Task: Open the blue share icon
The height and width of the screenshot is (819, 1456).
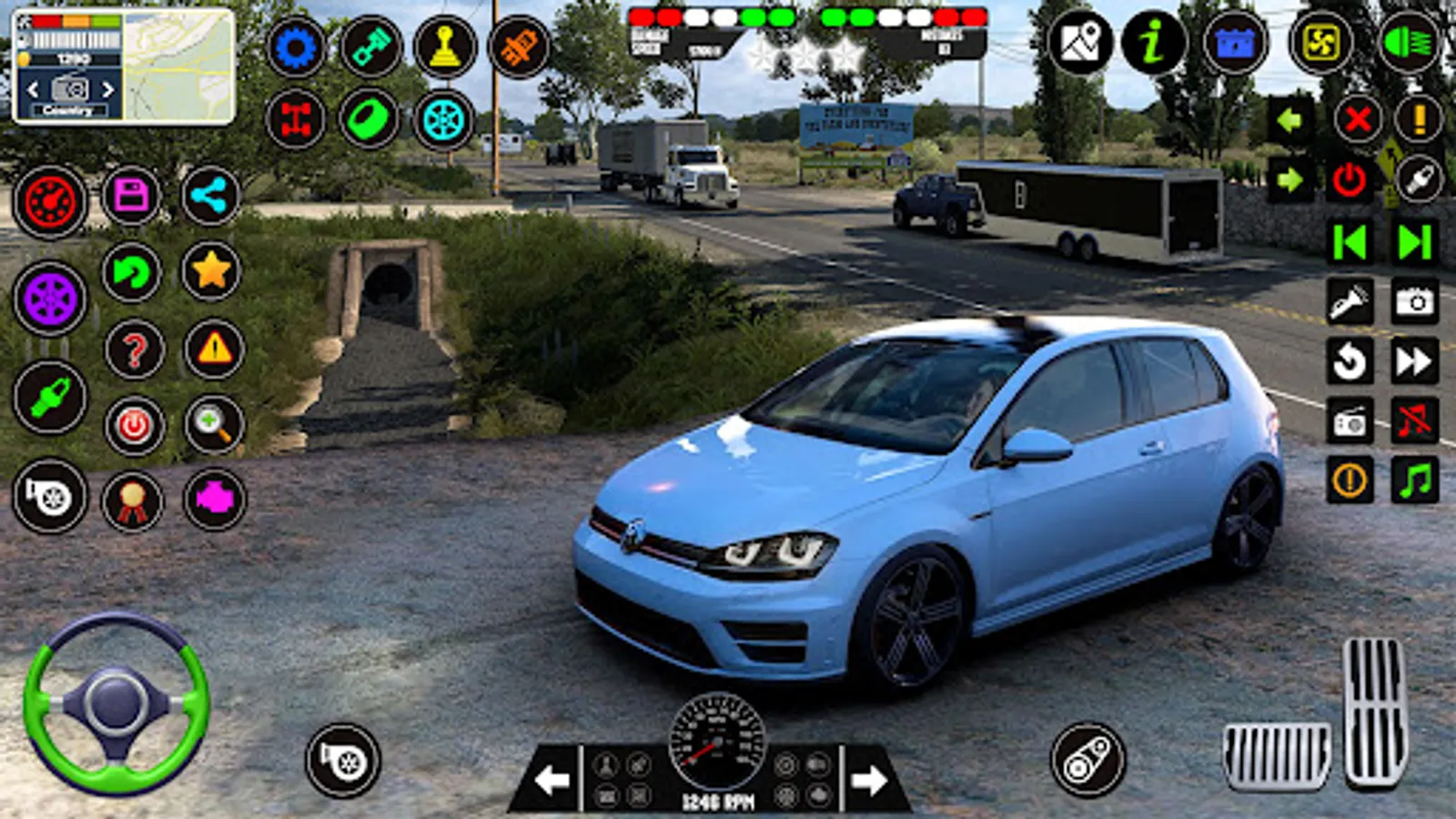Action: coord(210,196)
